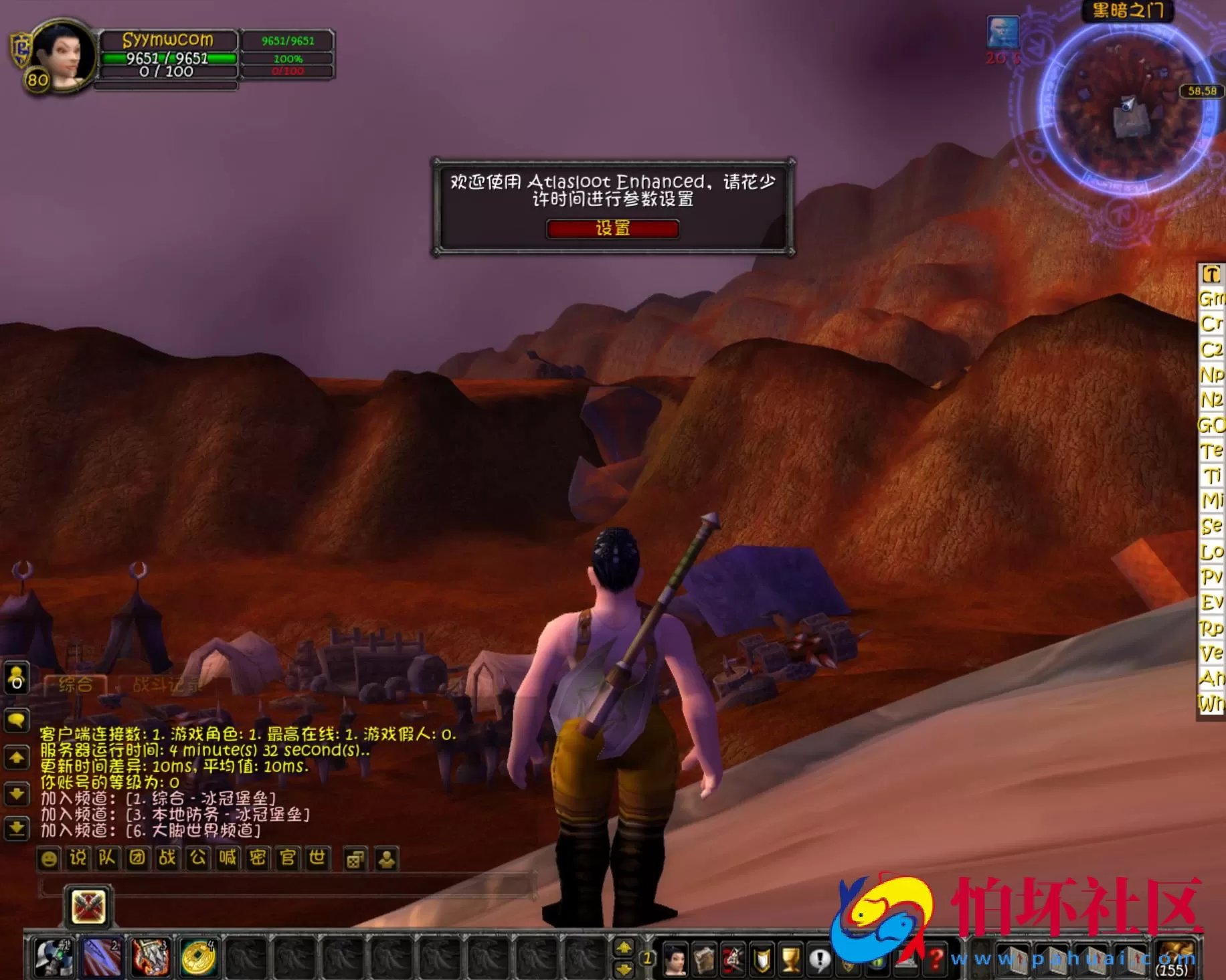Select the character portrait in the micro menu
Image resolution: width=1226 pixels, height=980 pixels.
pos(675,958)
